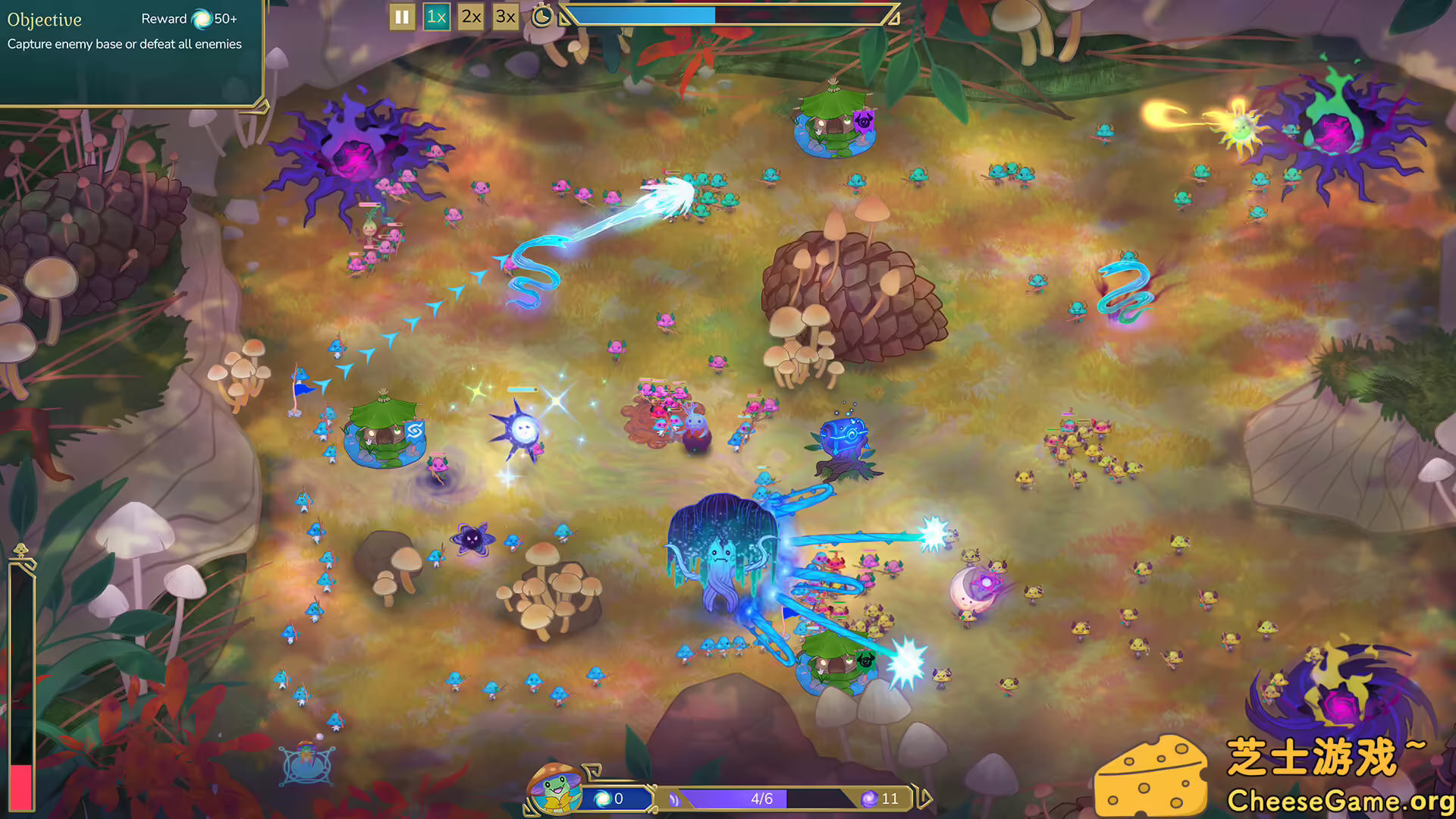This screenshot has width=1456, height=819.
Task: Switch to 2x game speed
Action: [x=471, y=17]
